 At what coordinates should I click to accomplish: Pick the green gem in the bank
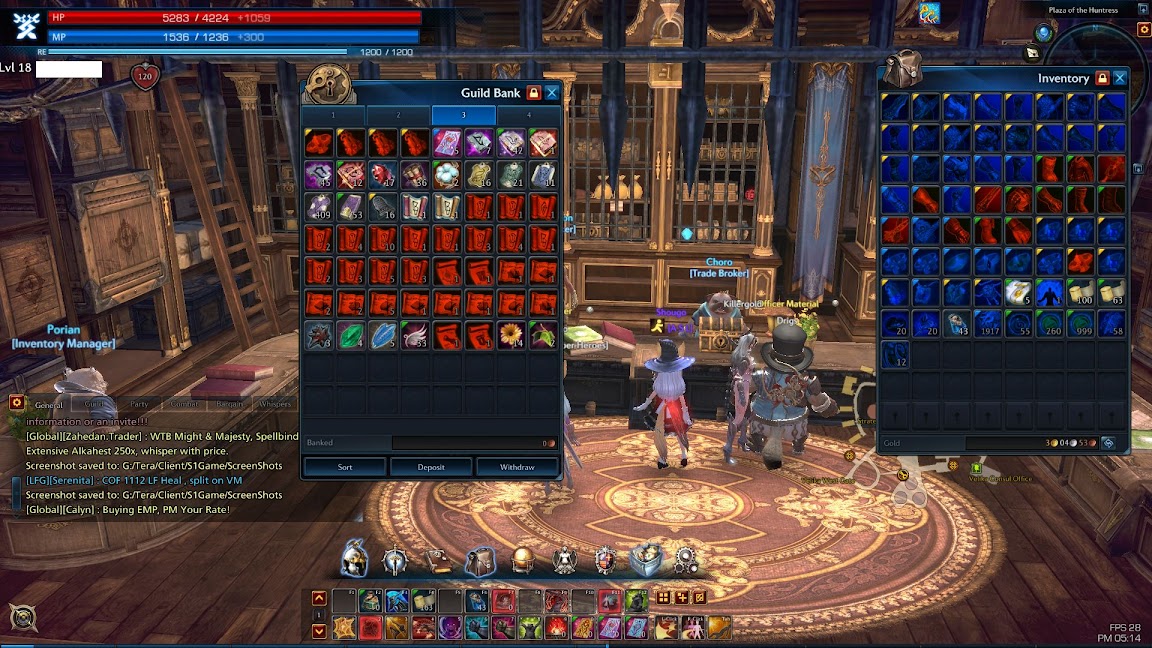[350, 335]
